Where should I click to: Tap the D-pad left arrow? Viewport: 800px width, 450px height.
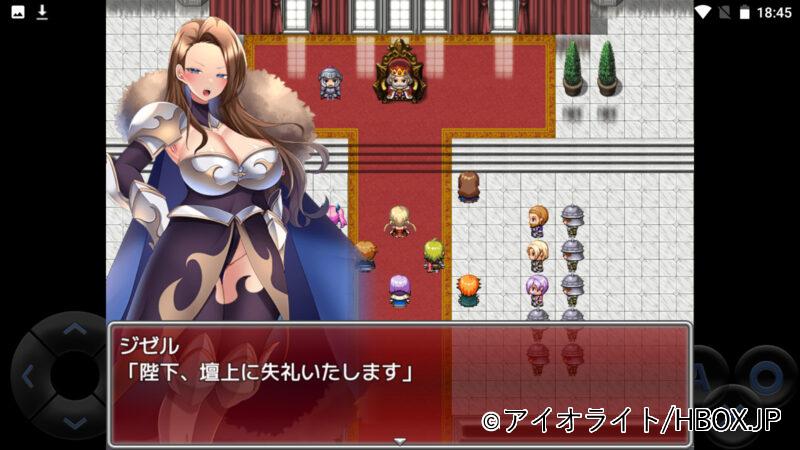27,376
